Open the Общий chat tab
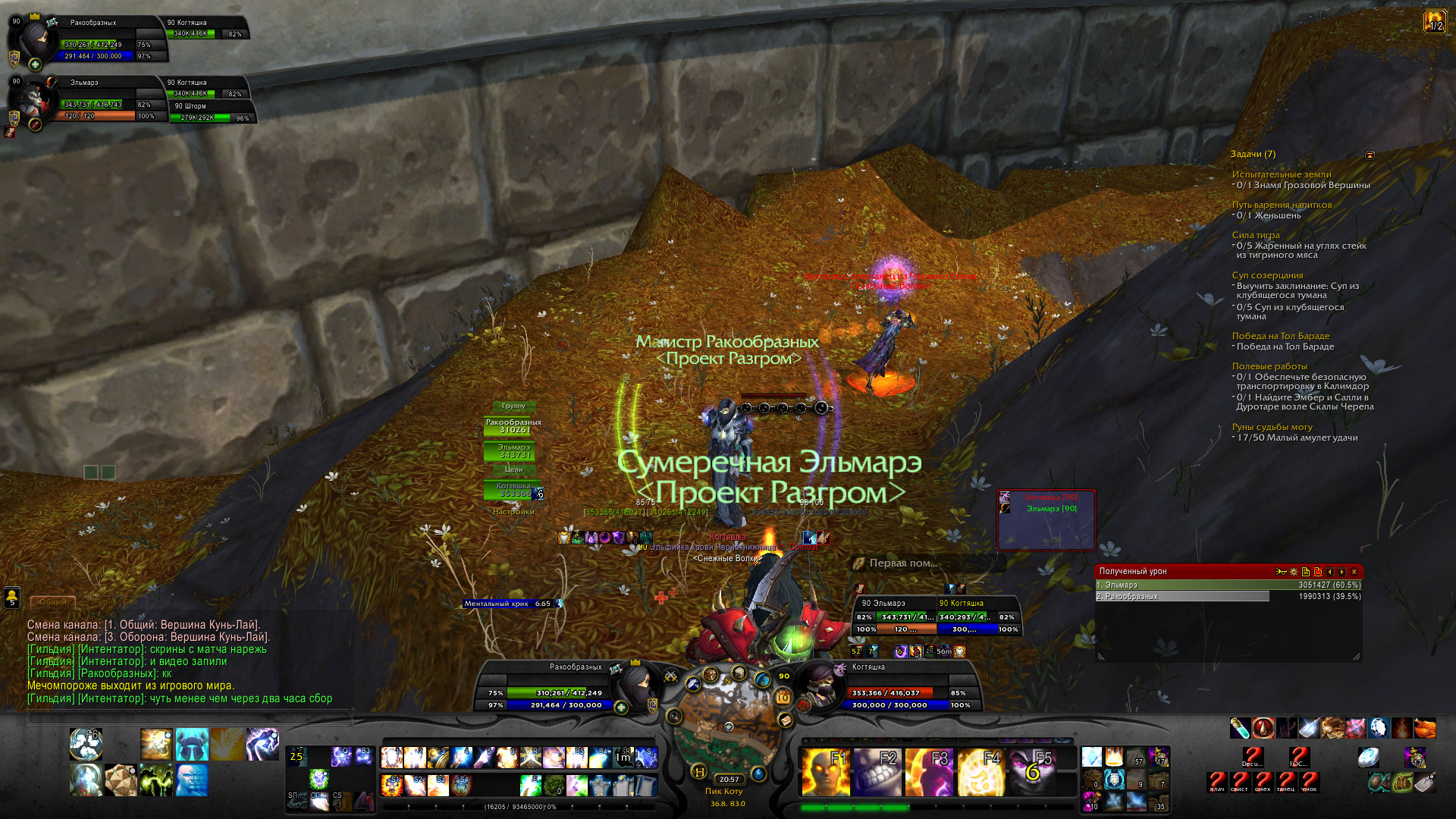 [x=53, y=602]
